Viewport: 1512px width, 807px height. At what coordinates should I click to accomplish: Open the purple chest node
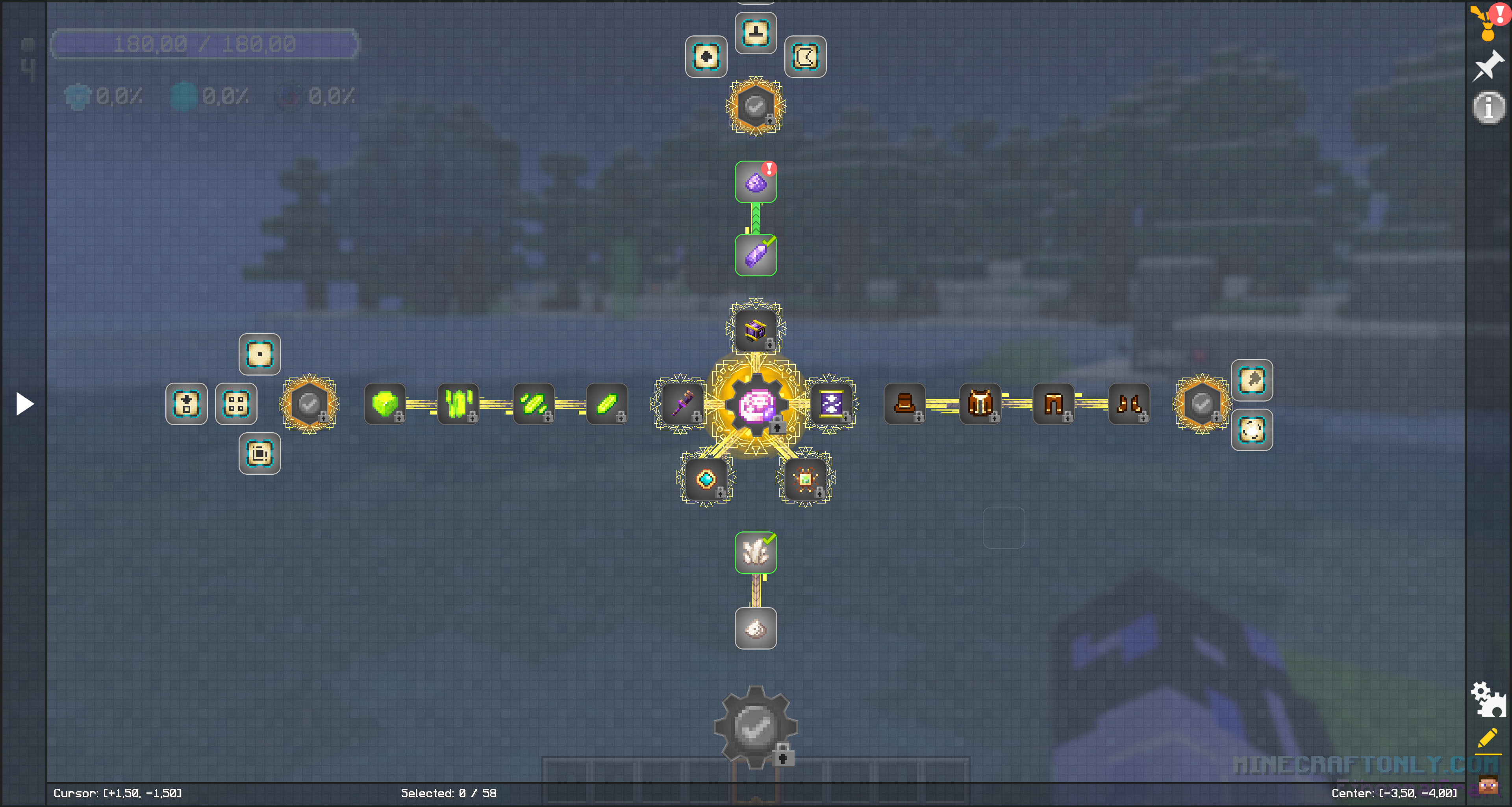point(756,330)
